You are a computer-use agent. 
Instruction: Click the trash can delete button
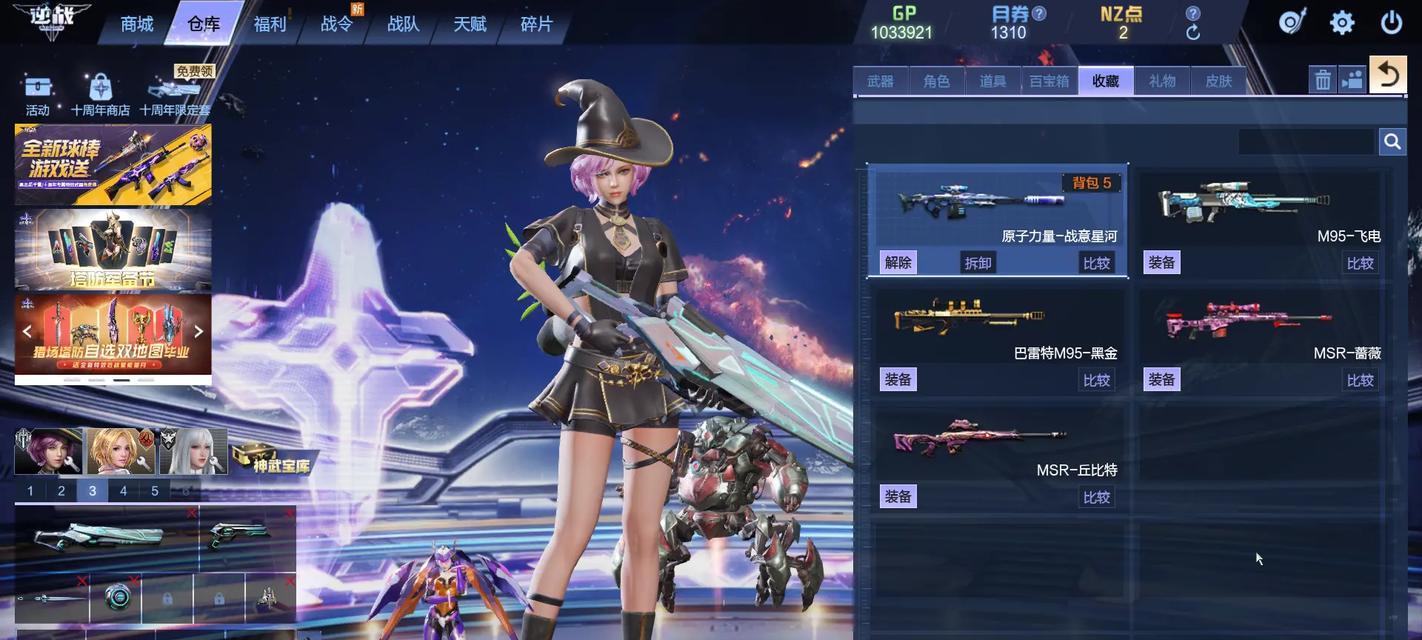[1323, 80]
